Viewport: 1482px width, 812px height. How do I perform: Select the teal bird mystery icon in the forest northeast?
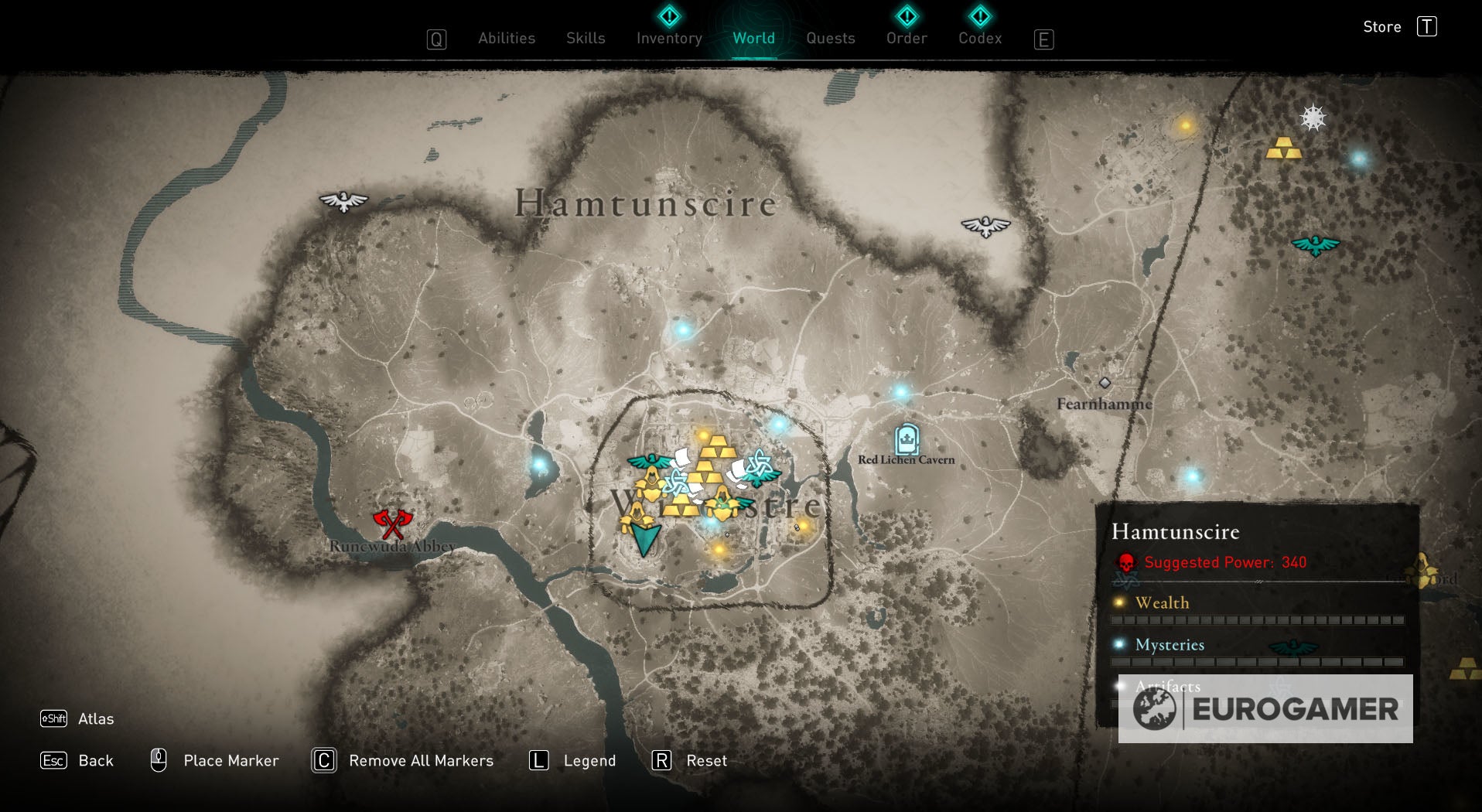point(1316,246)
